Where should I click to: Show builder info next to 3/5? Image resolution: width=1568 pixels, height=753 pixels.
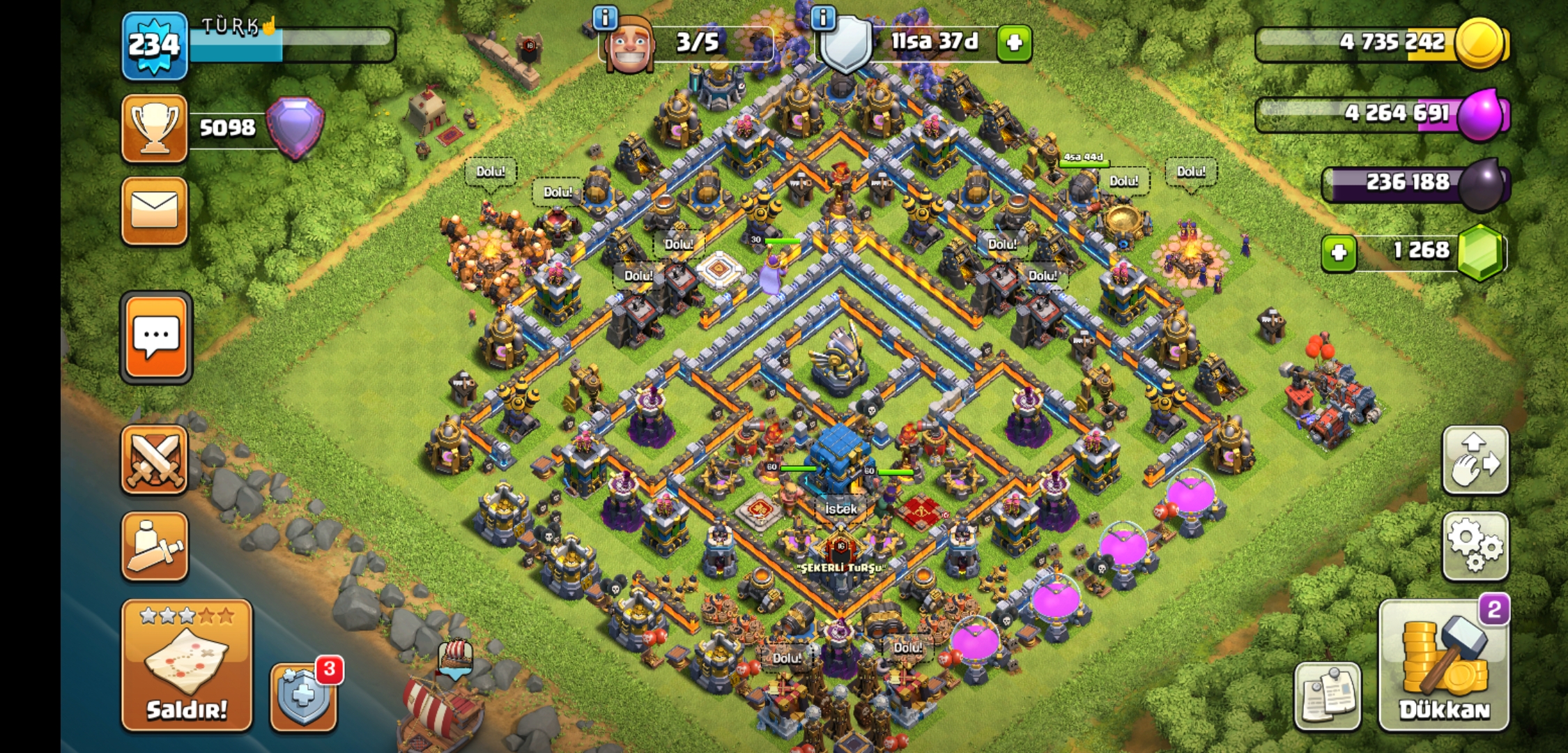click(x=605, y=17)
